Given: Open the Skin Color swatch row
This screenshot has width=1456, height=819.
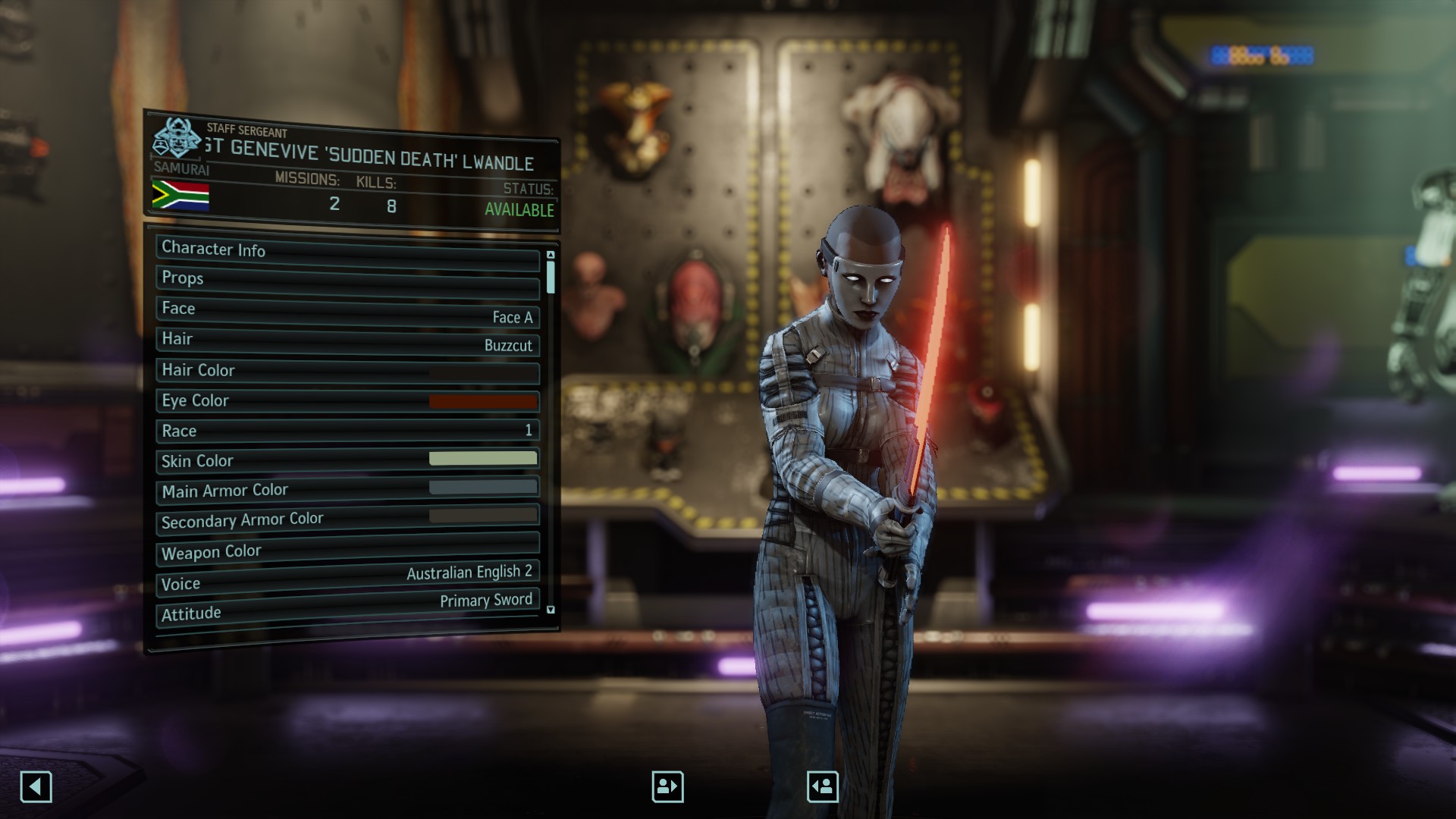Looking at the screenshot, I should 347,460.
